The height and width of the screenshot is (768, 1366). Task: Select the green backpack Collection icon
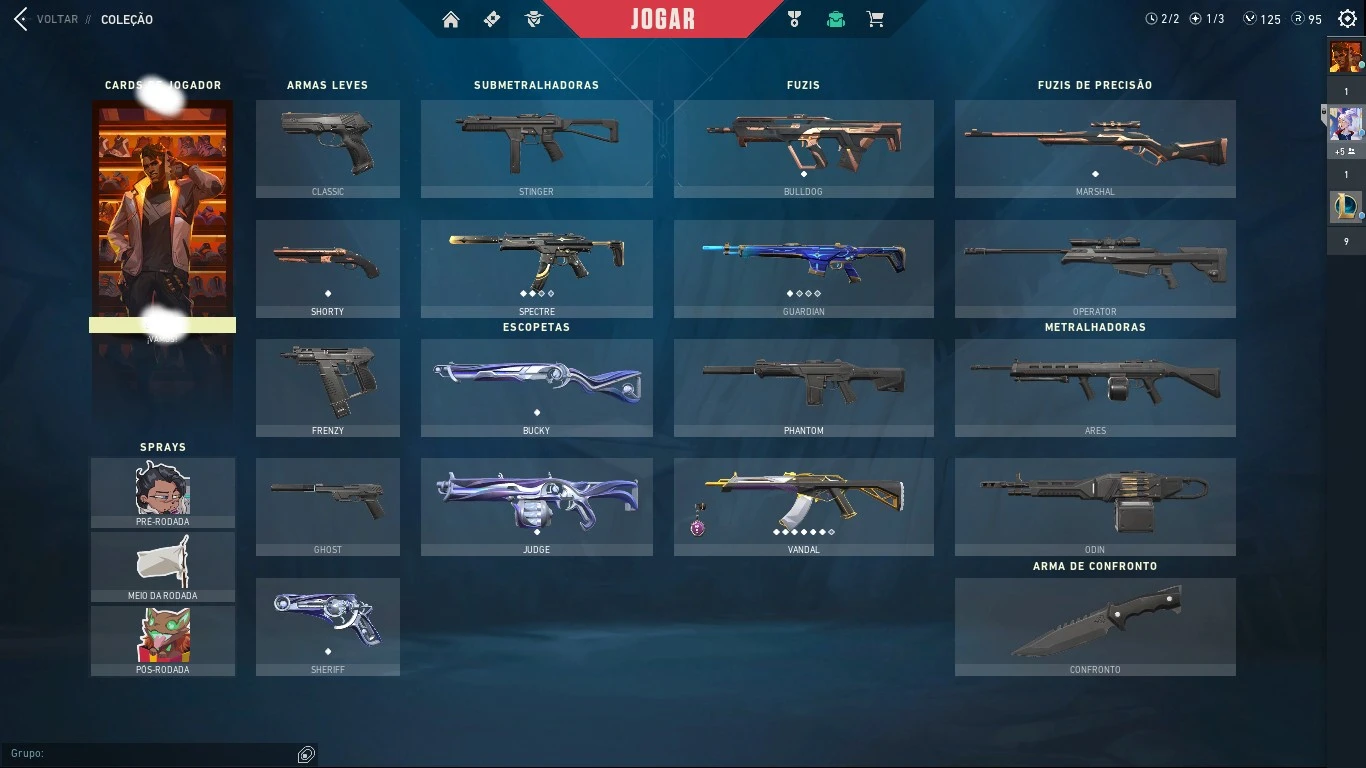click(x=835, y=18)
